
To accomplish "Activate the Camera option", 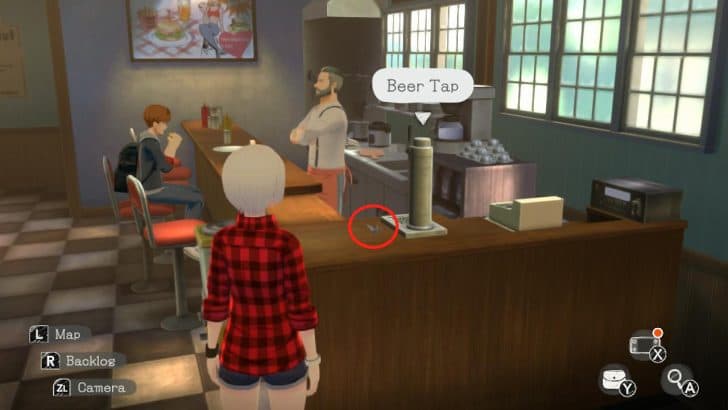I will 100,387.
